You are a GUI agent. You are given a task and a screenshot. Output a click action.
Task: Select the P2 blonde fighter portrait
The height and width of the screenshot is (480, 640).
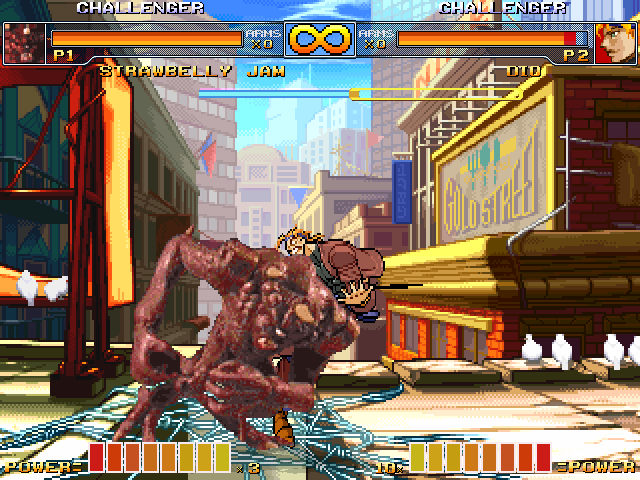coord(615,42)
